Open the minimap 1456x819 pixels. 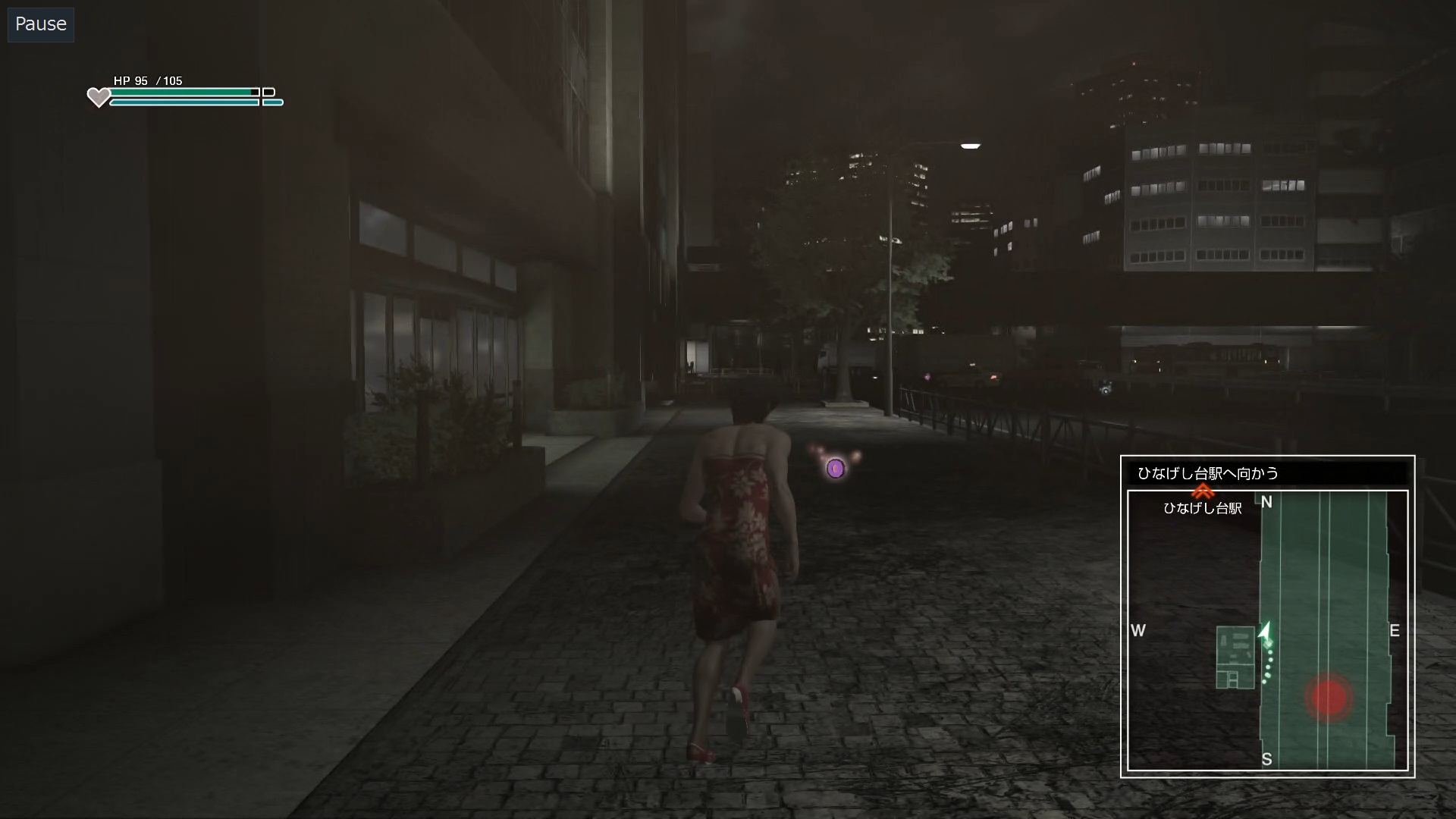pyautogui.click(x=1267, y=630)
